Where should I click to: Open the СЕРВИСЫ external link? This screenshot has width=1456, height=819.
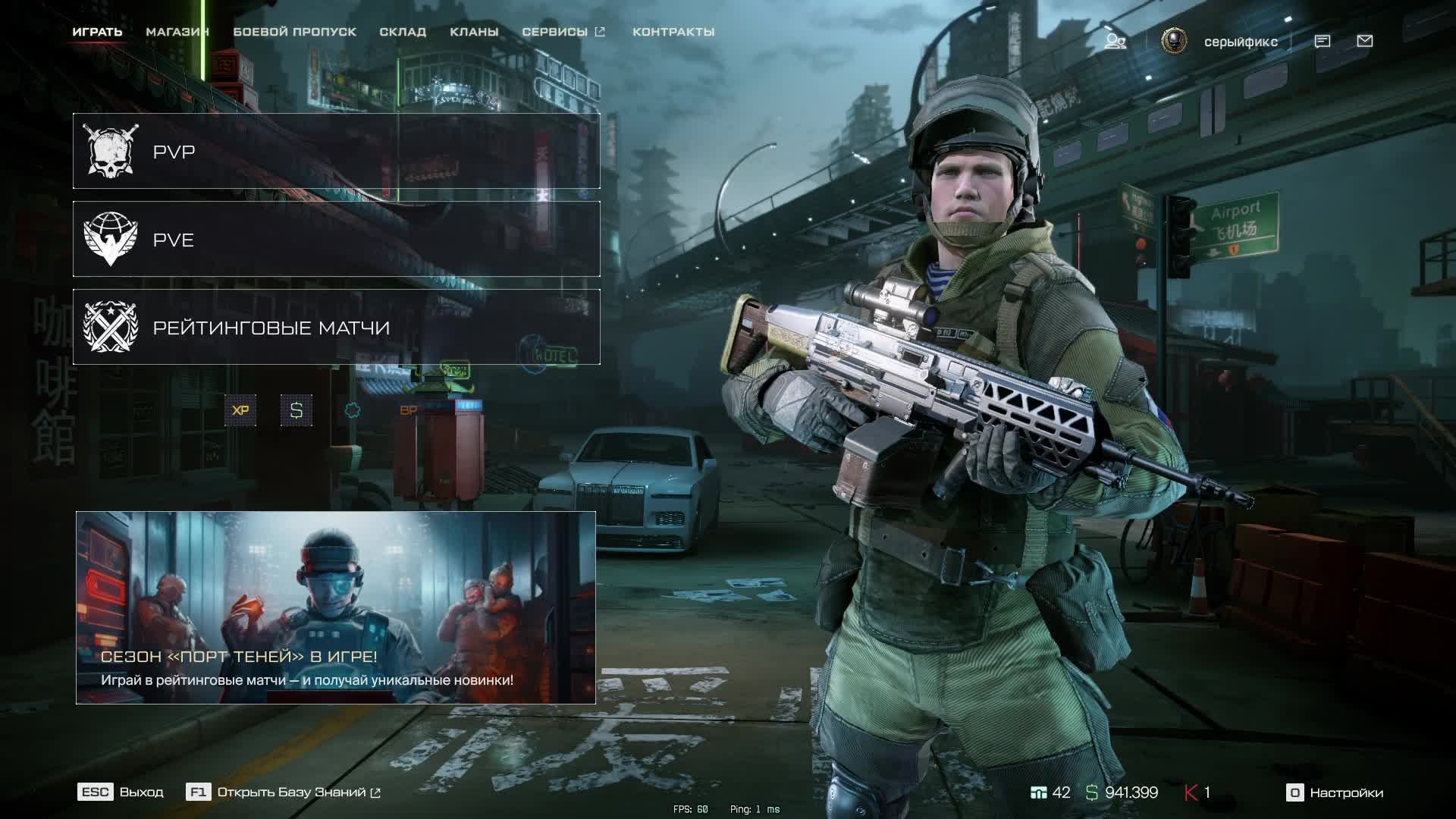pyautogui.click(x=563, y=32)
